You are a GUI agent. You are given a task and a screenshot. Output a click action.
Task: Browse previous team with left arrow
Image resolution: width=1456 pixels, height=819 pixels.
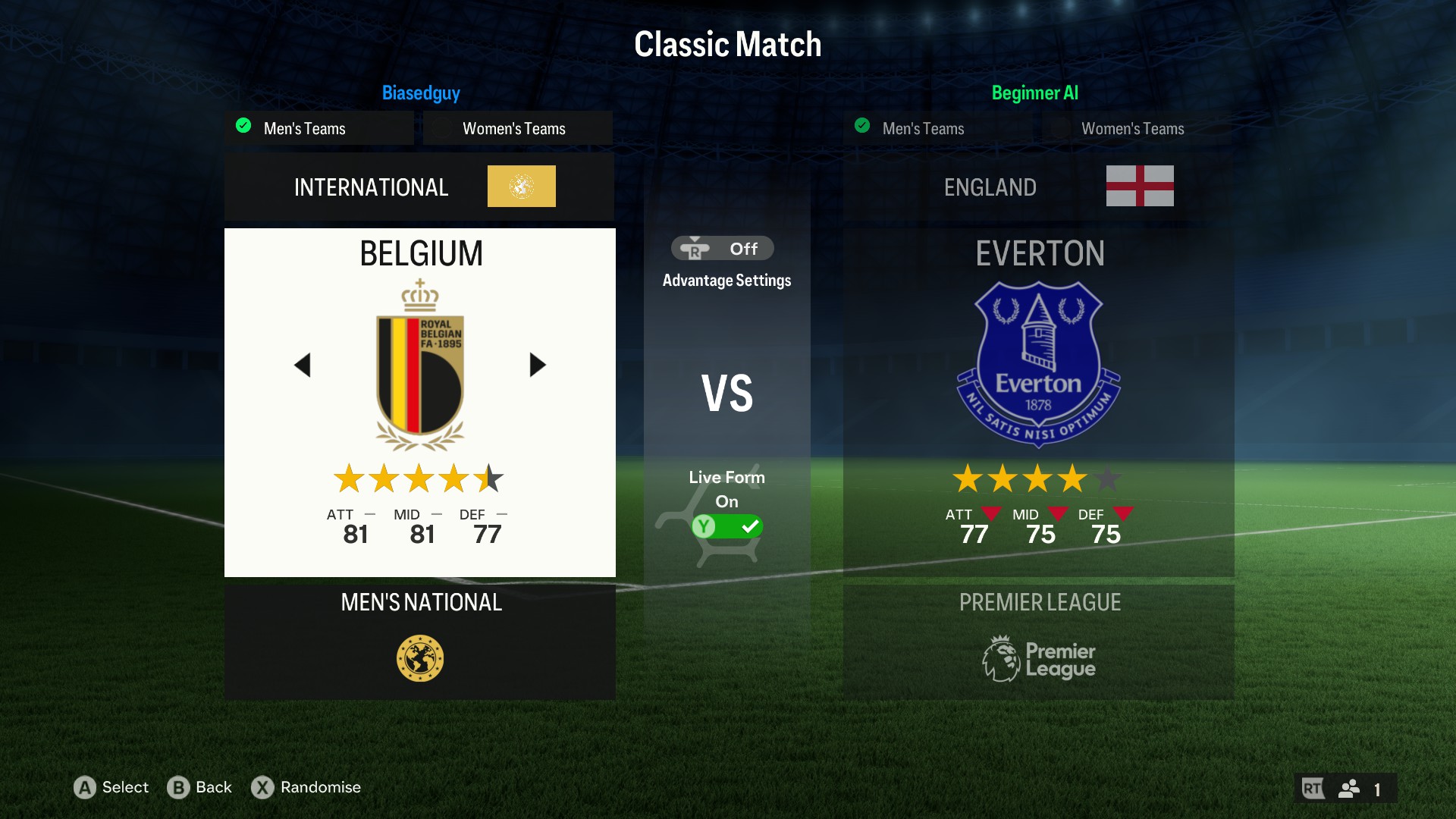303,365
